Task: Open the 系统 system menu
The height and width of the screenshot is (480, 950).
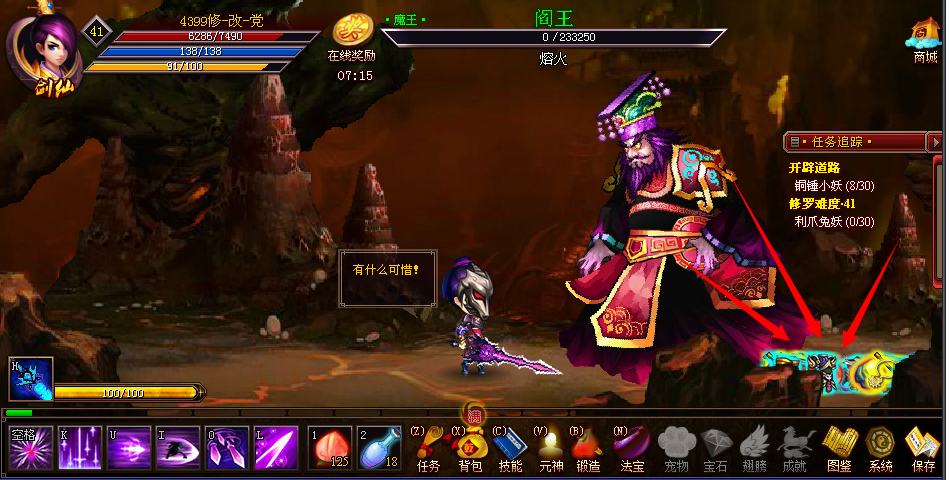Action: coord(880,447)
